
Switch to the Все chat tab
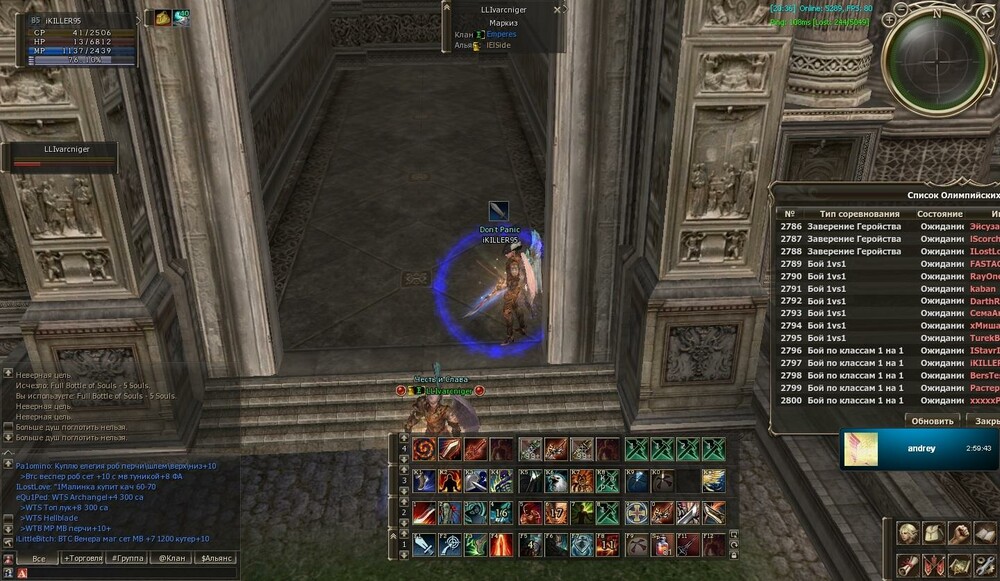point(38,558)
